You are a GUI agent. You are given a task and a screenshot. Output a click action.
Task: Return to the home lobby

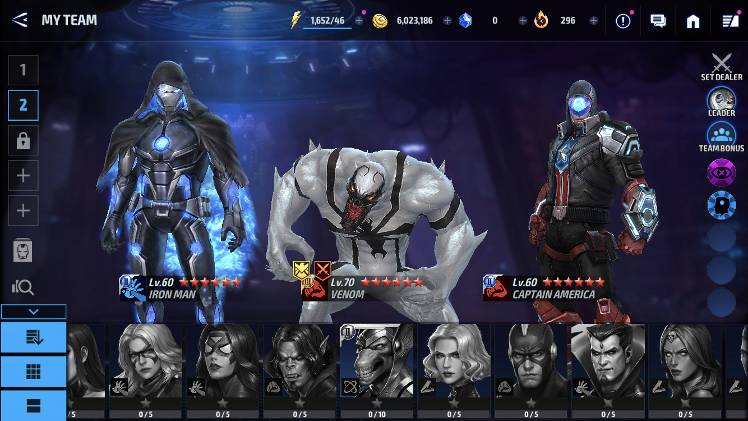point(693,20)
